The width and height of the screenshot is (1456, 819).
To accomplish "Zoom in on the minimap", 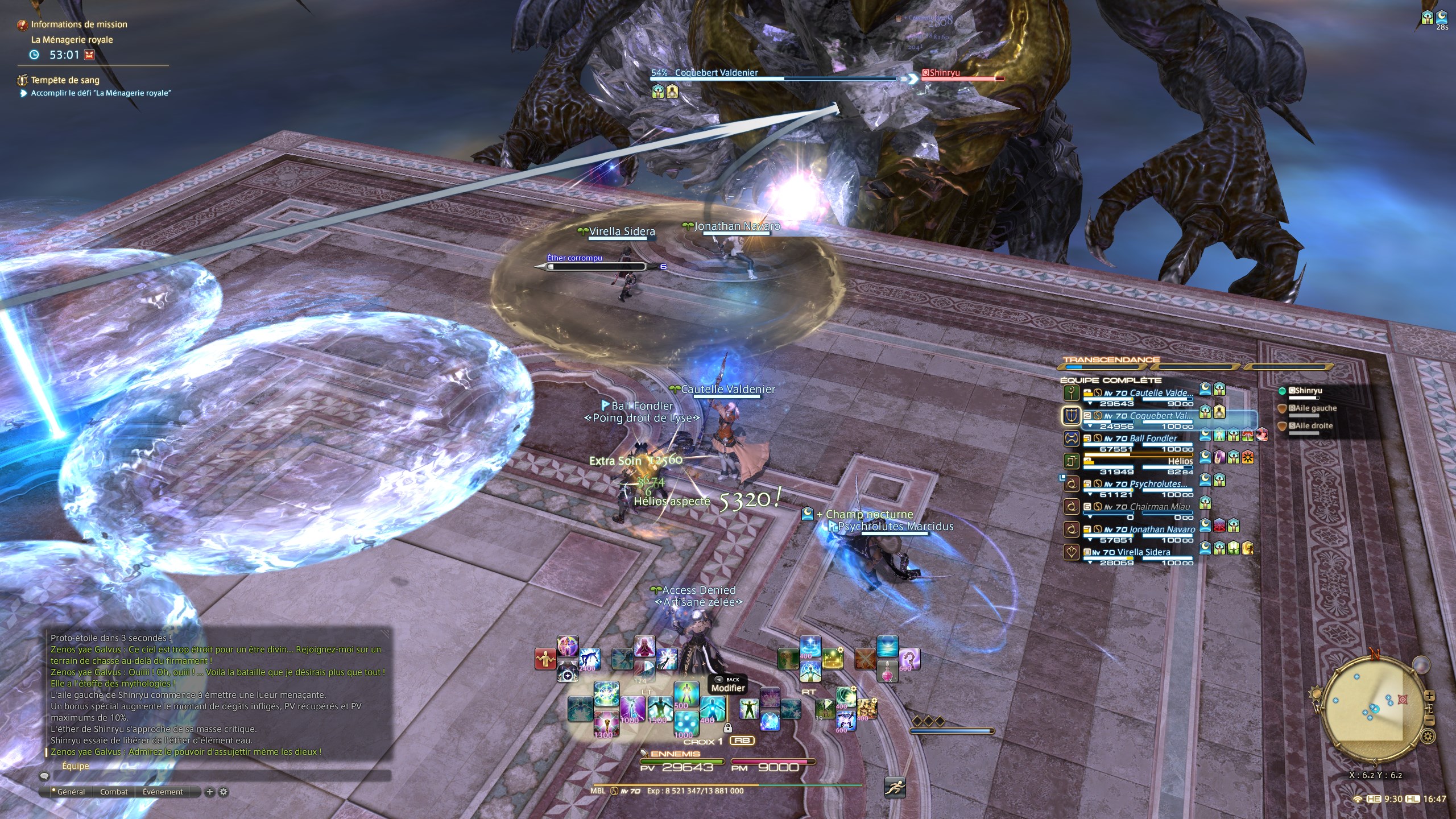I will click(x=1429, y=696).
